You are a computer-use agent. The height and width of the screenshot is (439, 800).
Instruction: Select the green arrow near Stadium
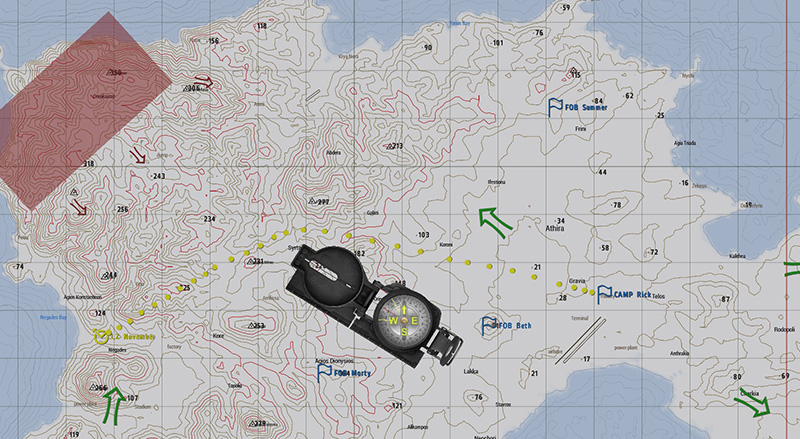coord(114,401)
